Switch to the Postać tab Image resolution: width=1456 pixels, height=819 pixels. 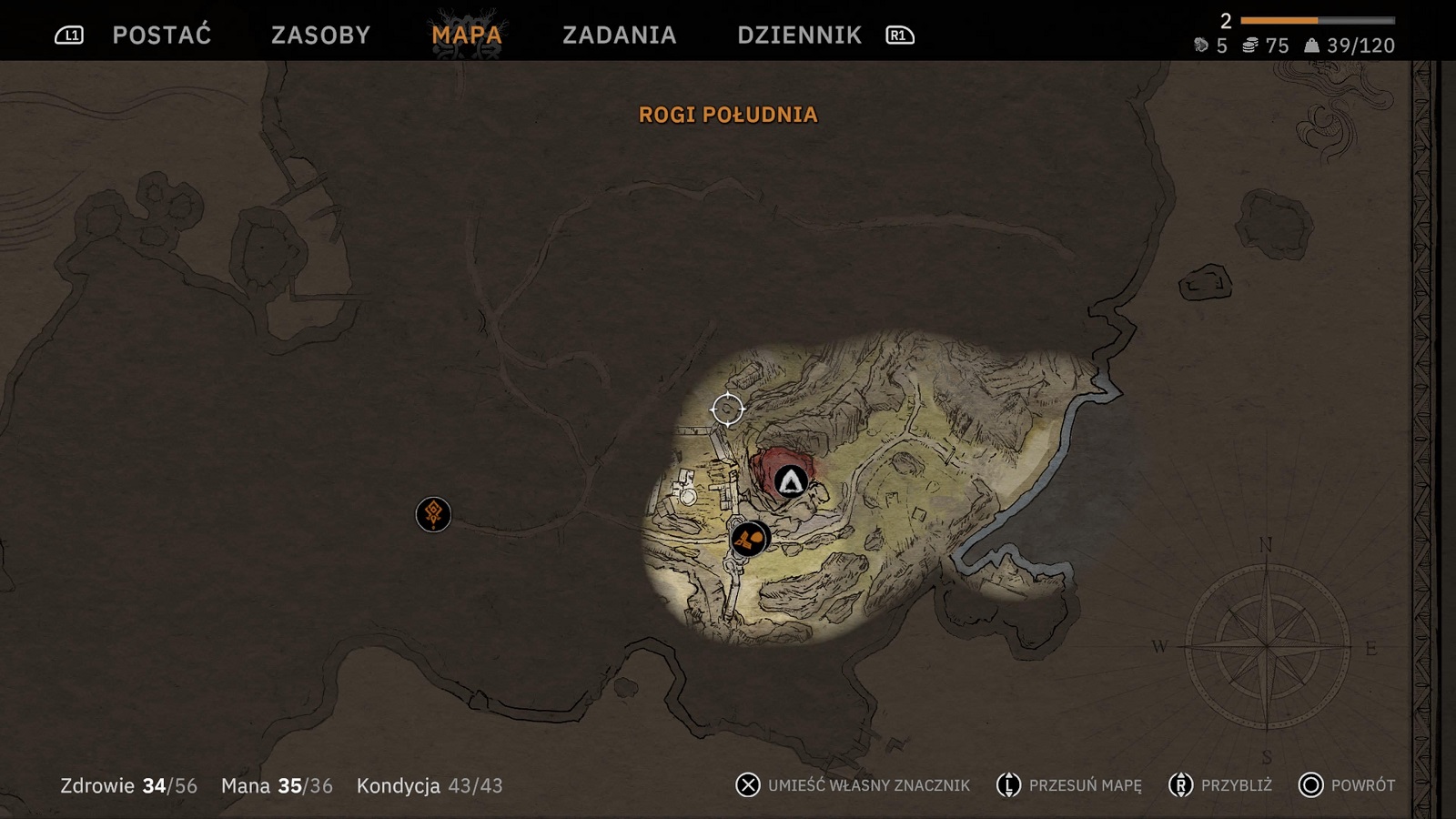click(161, 35)
